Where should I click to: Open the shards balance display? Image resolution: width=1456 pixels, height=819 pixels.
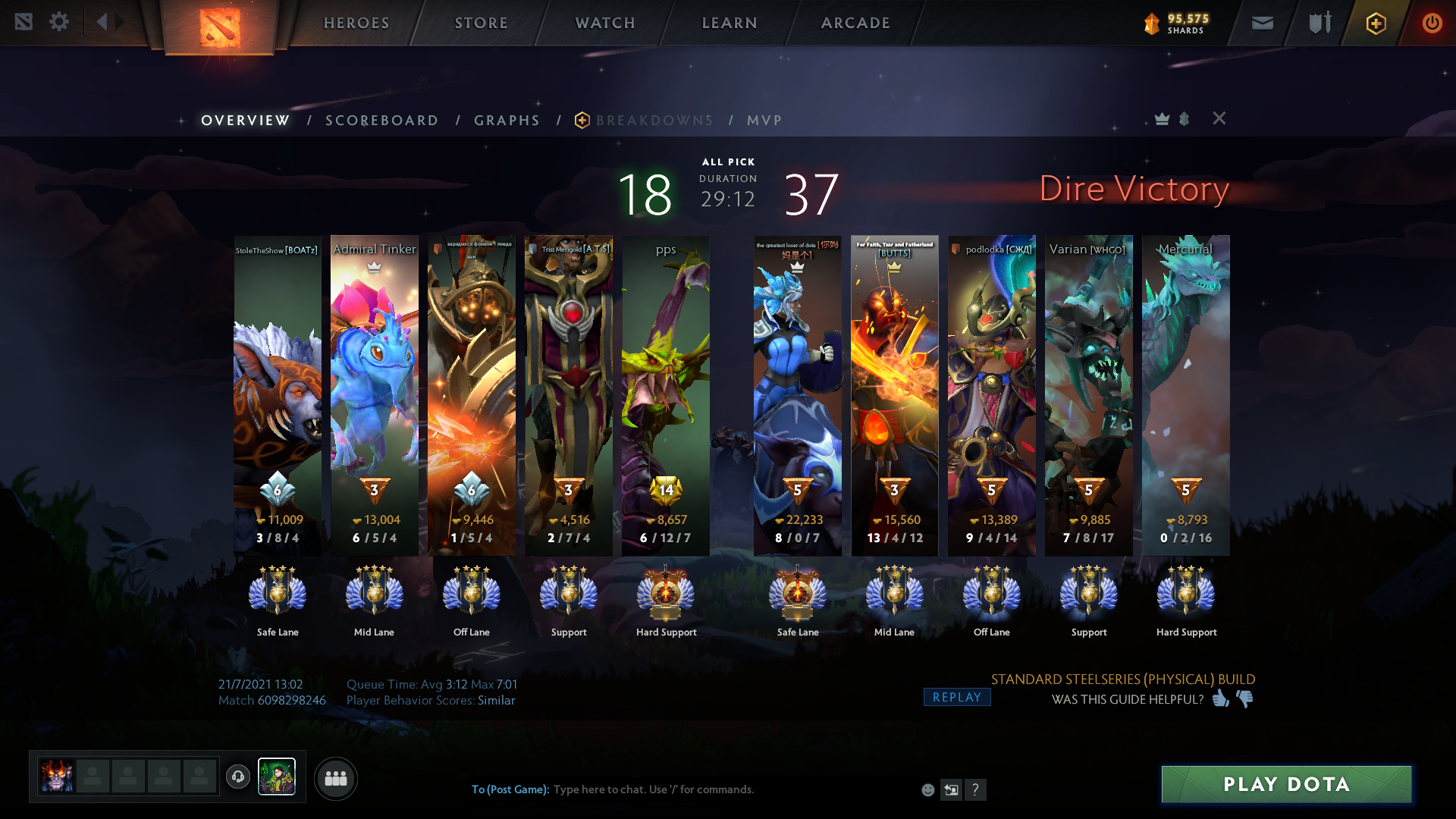click(1177, 24)
